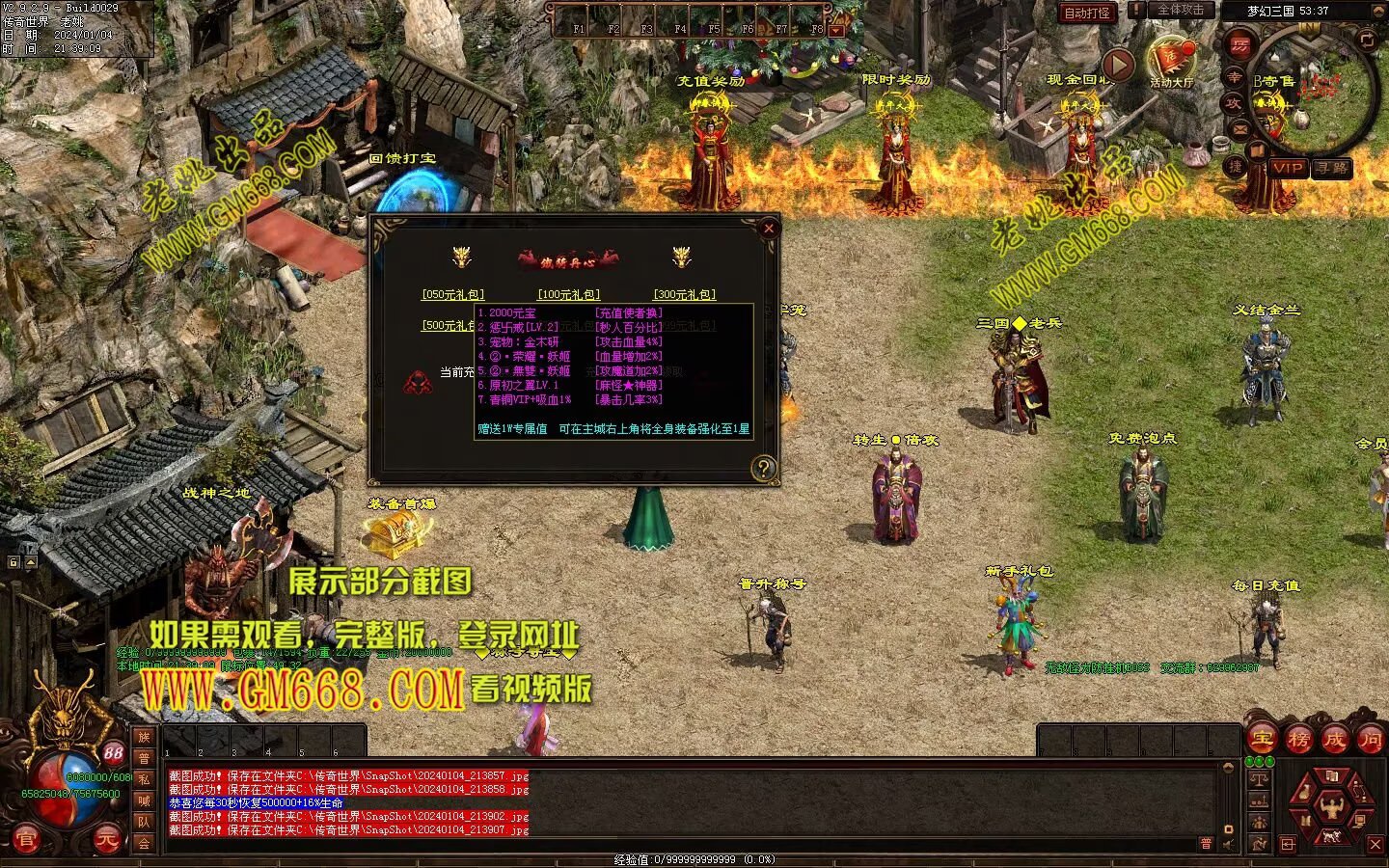Open the mail envelope icon
This screenshot has width=1389, height=868.
click(x=1239, y=131)
